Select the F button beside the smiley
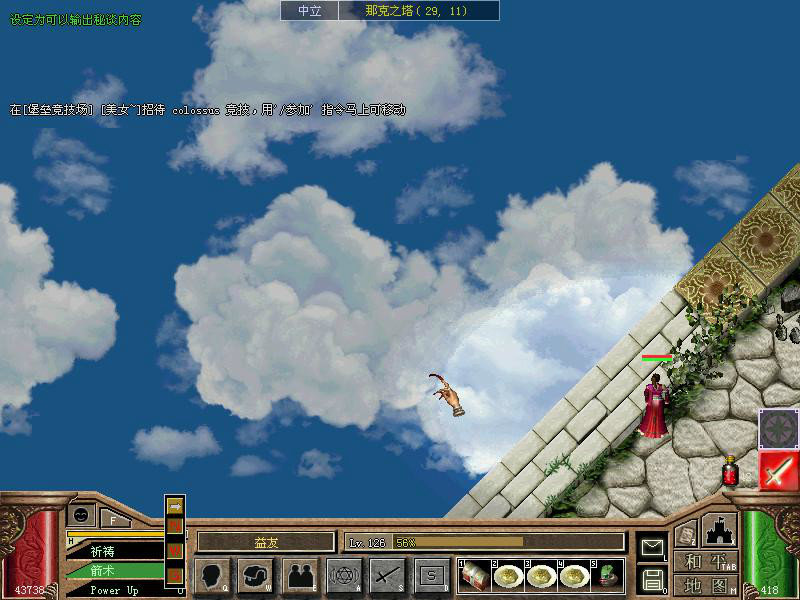The width and height of the screenshot is (800, 600). 114,518
